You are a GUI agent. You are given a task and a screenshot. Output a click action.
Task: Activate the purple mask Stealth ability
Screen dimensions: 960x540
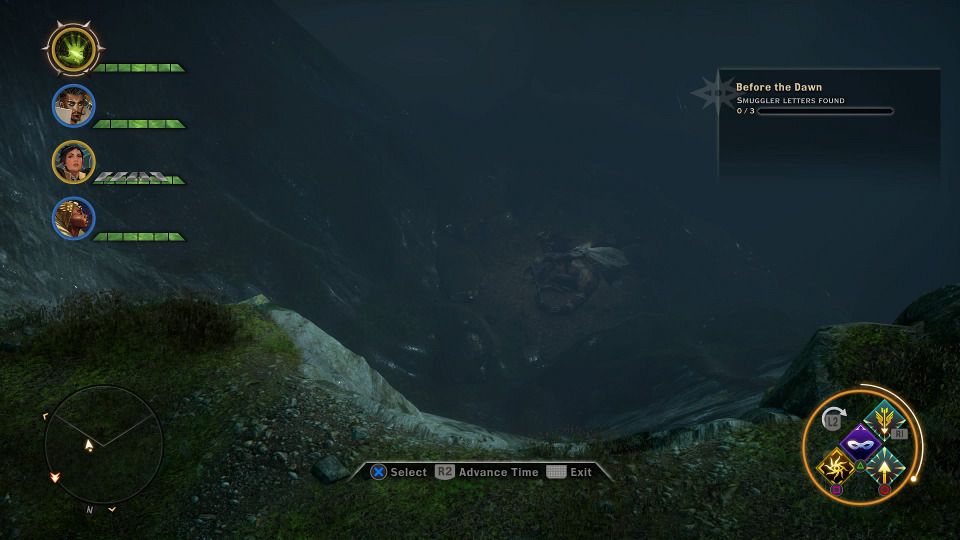pos(859,441)
